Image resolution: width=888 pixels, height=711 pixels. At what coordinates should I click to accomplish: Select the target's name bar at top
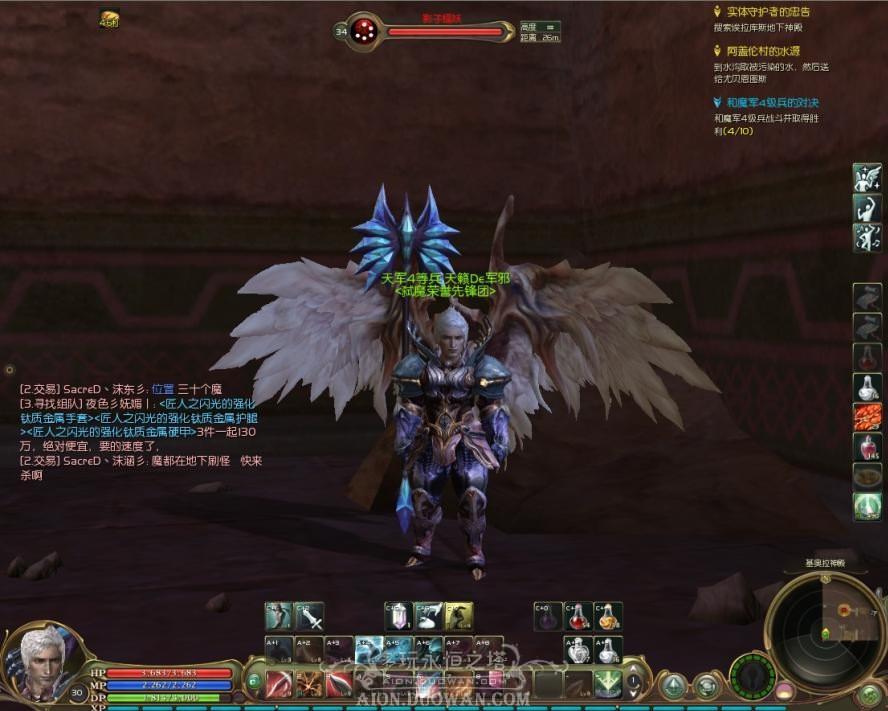coord(443,32)
